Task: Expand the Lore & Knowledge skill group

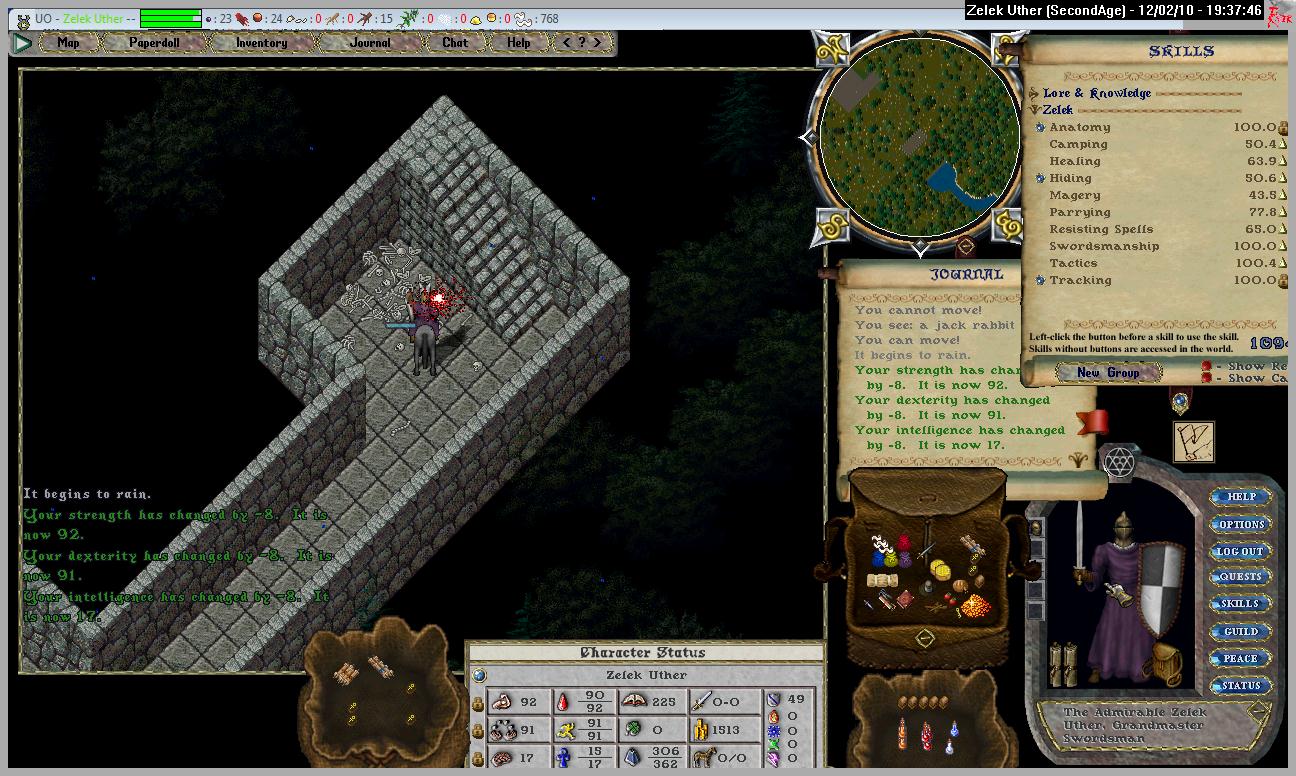Action: 1034,94
